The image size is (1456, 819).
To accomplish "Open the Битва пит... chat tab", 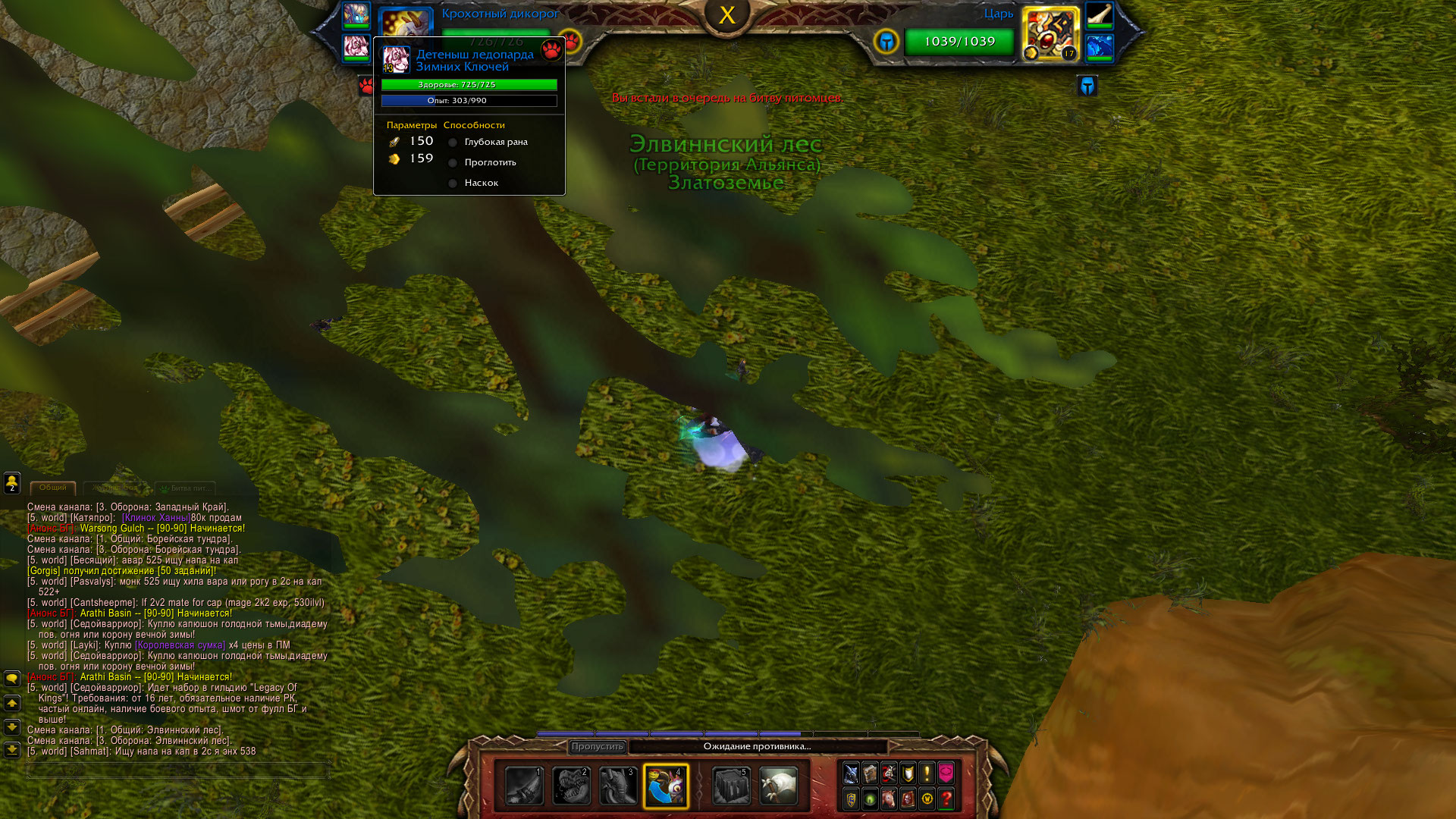I will point(186,488).
